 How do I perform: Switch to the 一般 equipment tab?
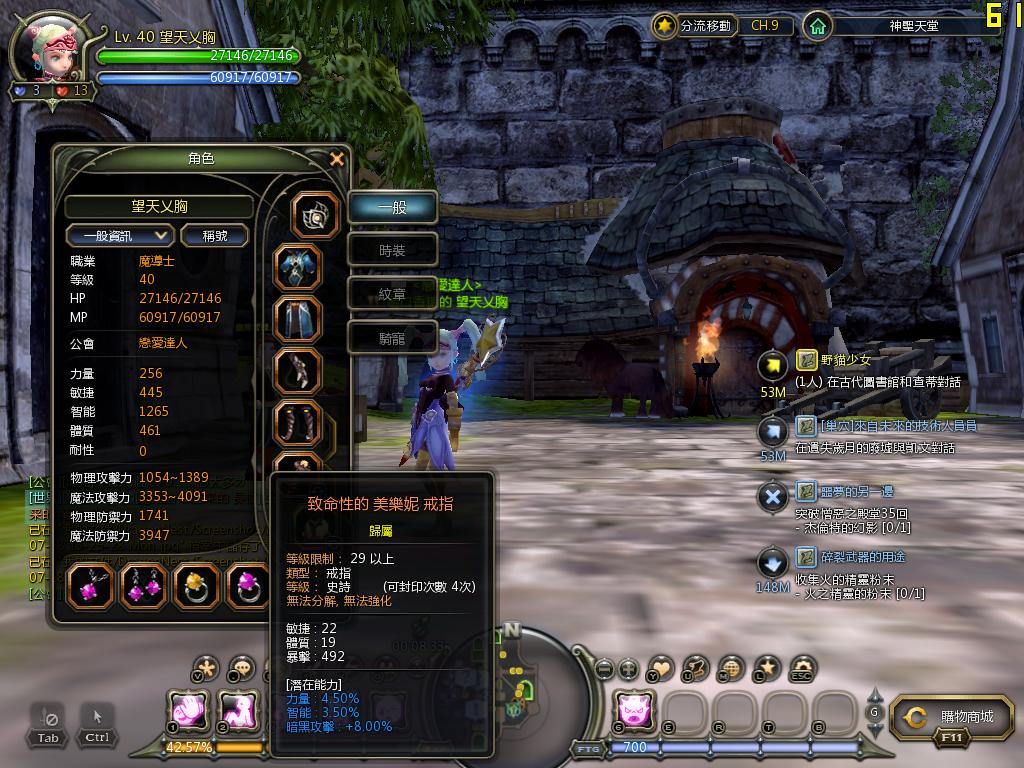point(392,208)
